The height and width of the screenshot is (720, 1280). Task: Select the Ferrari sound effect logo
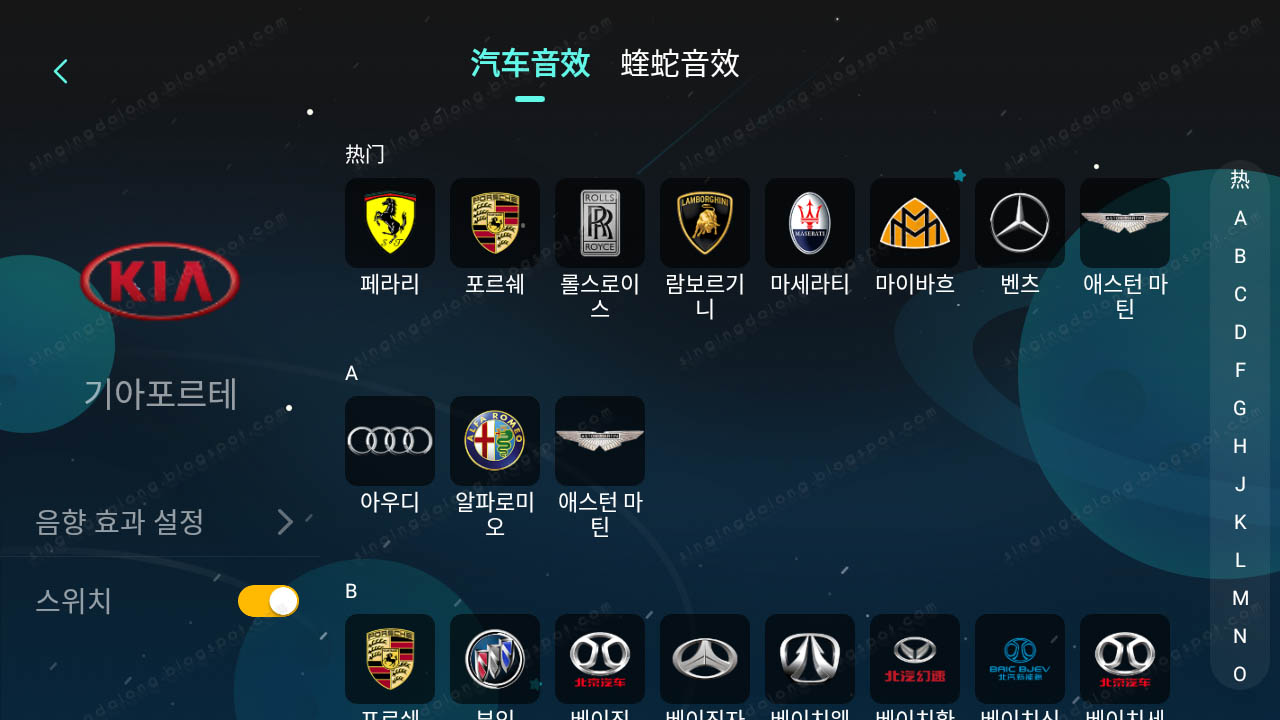(390, 222)
